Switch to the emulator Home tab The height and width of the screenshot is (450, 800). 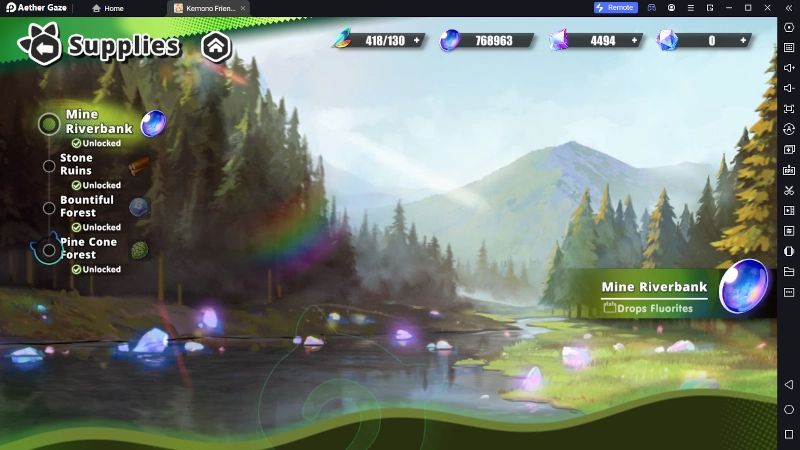[x=108, y=8]
